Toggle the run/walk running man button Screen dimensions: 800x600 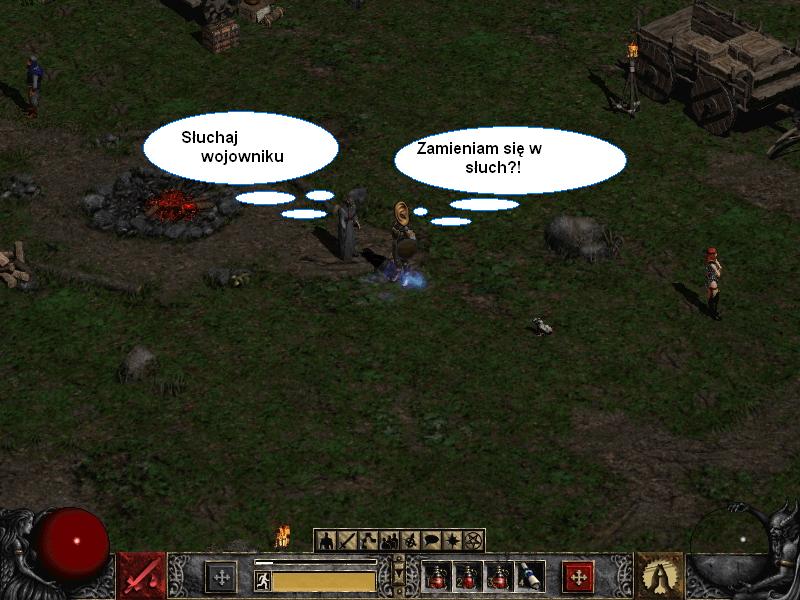pyautogui.click(x=262, y=581)
